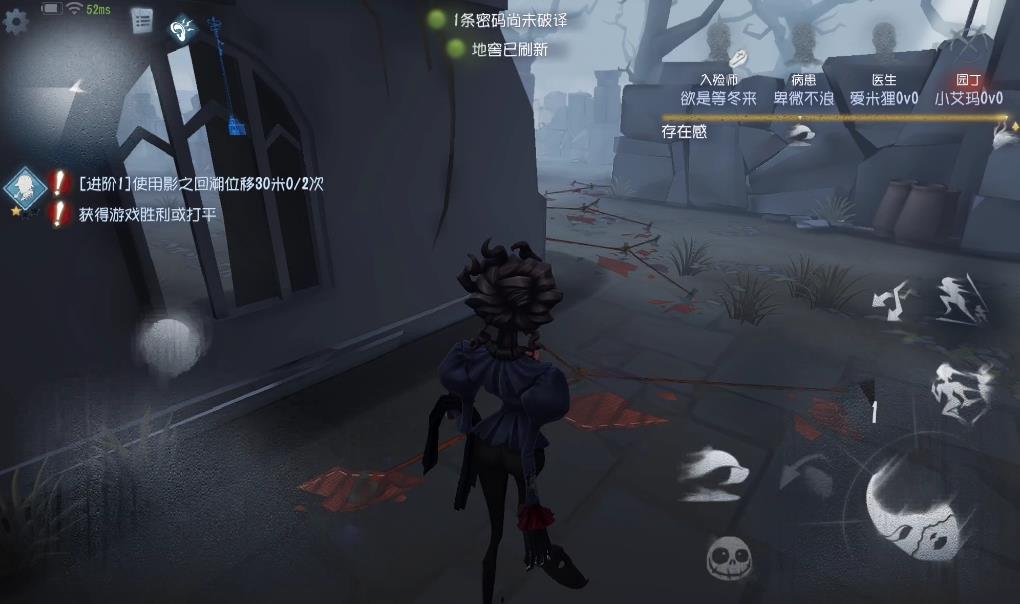This screenshot has height=604, width=1020.
Task: Open the notes list icon
Action: pos(142,20)
